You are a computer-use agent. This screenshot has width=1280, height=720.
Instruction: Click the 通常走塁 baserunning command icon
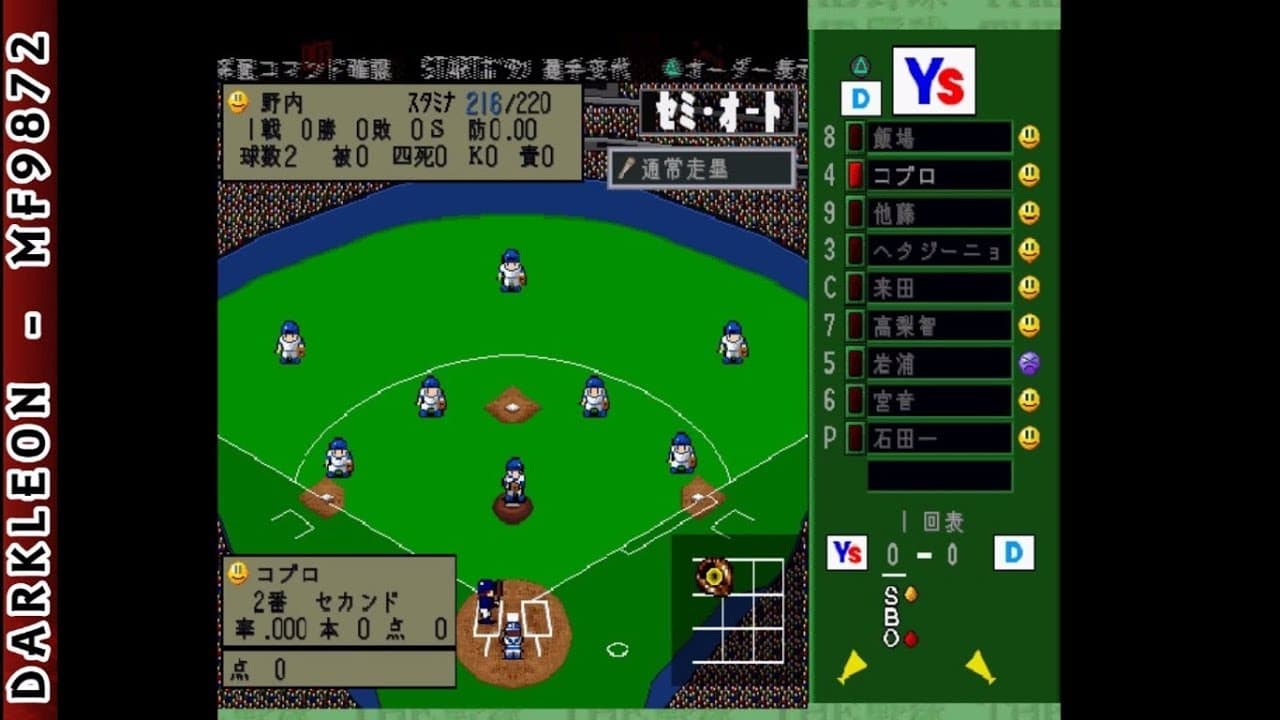tap(704, 168)
